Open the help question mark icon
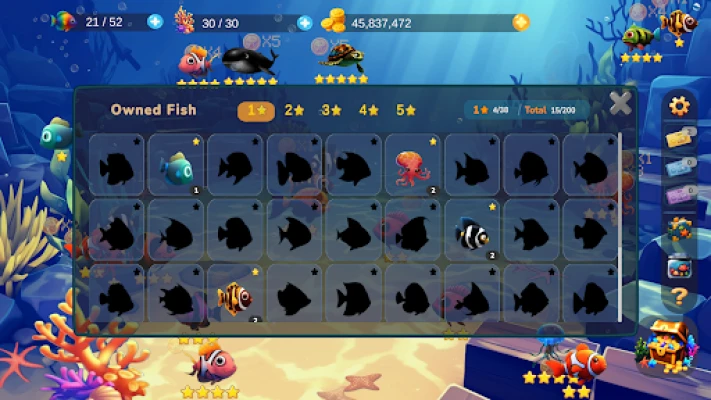The width and height of the screenshot is (711, 400). [x=679, y=296]
